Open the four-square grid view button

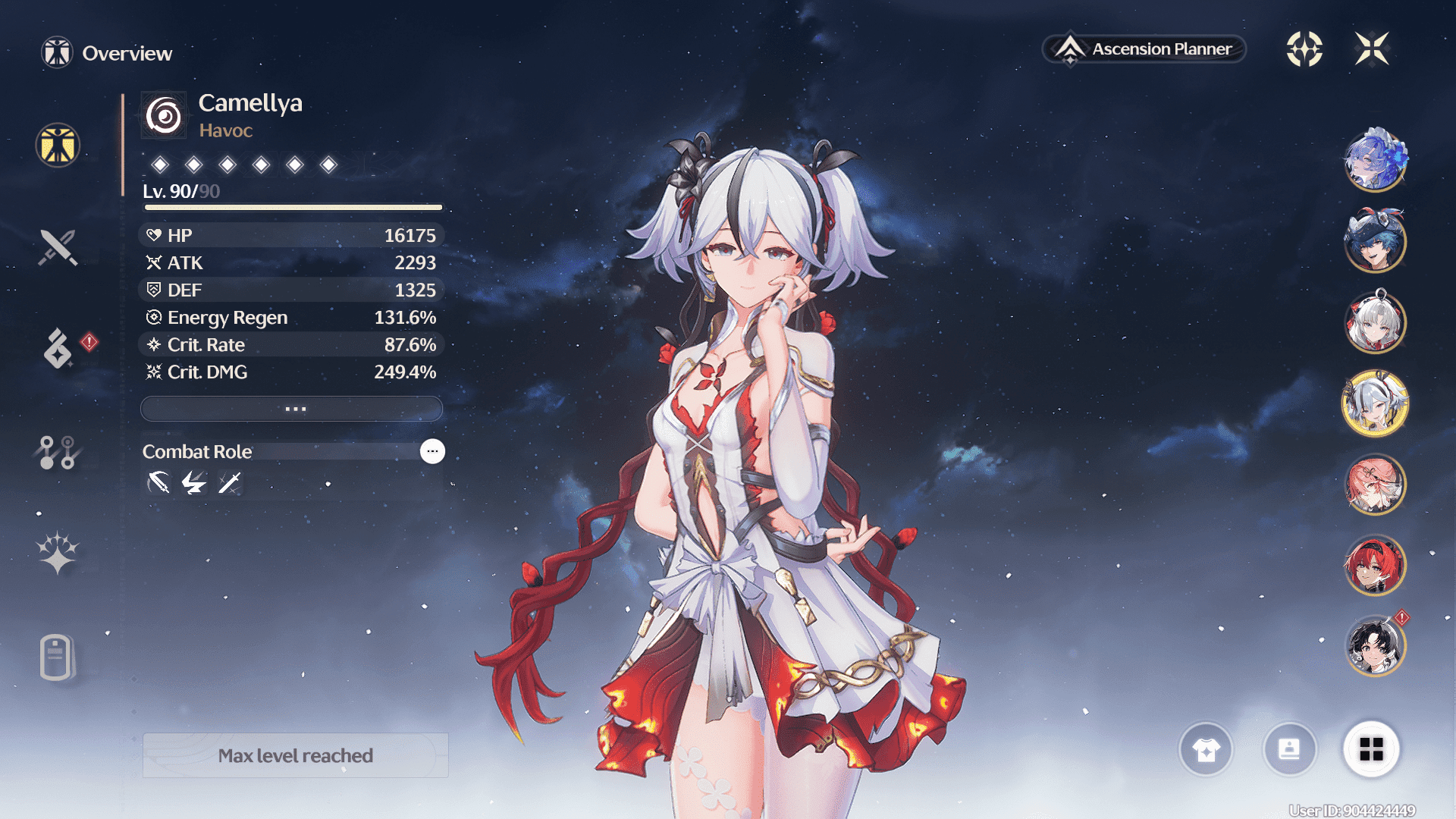tap(1371, 750)
